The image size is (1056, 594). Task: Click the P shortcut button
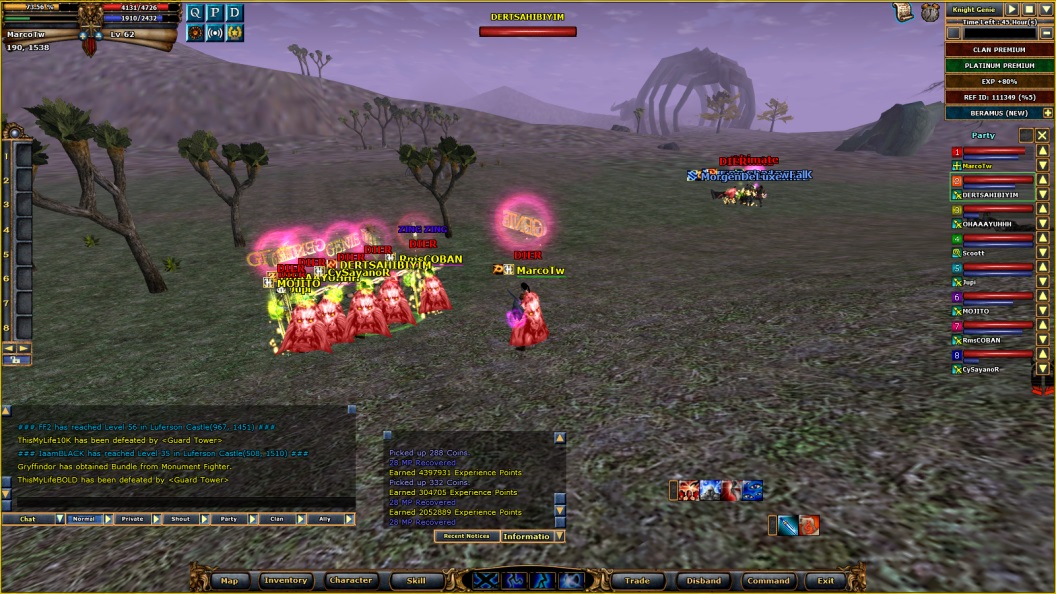[x=214, y=13]
